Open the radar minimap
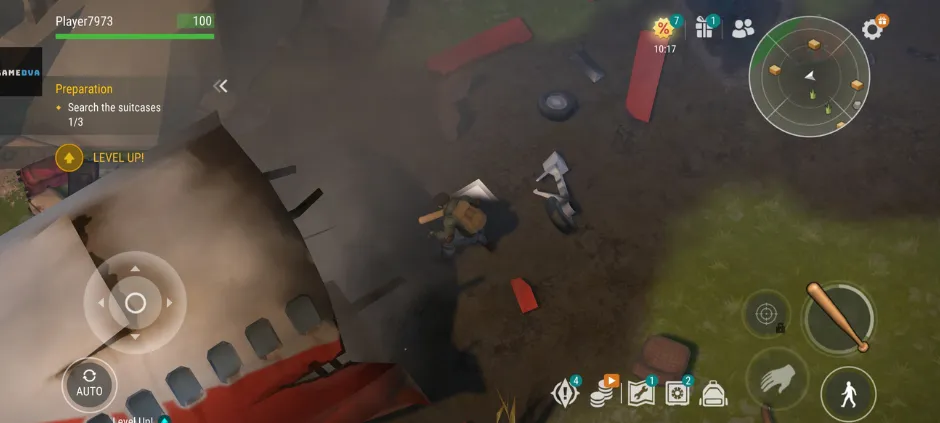Viewport: 940px width, 423px height. (807, 77)
